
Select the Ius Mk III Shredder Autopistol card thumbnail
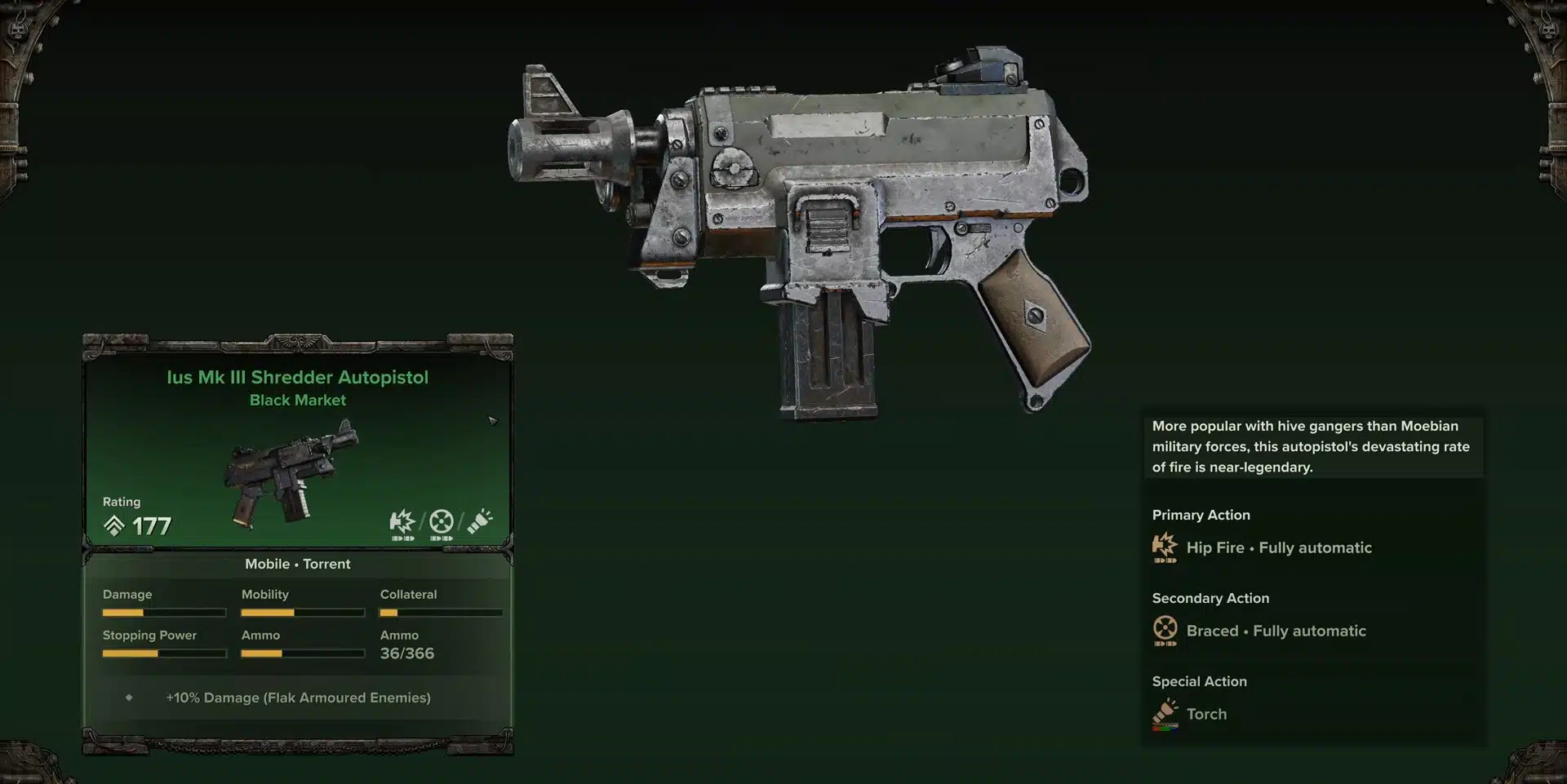tap(291, 473)
